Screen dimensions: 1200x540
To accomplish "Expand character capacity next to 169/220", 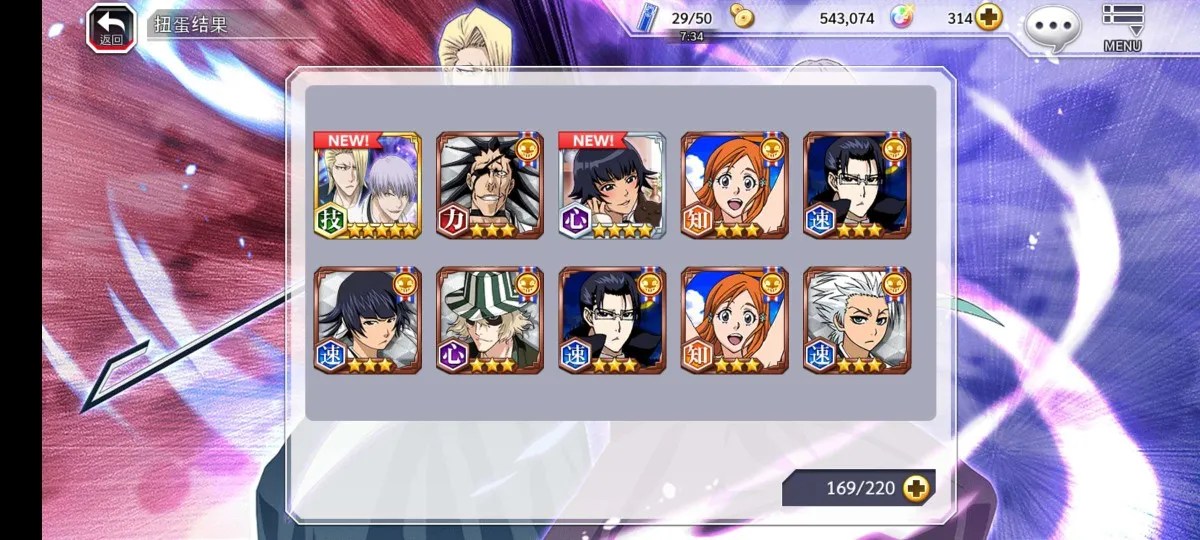I will click(915, 488).
